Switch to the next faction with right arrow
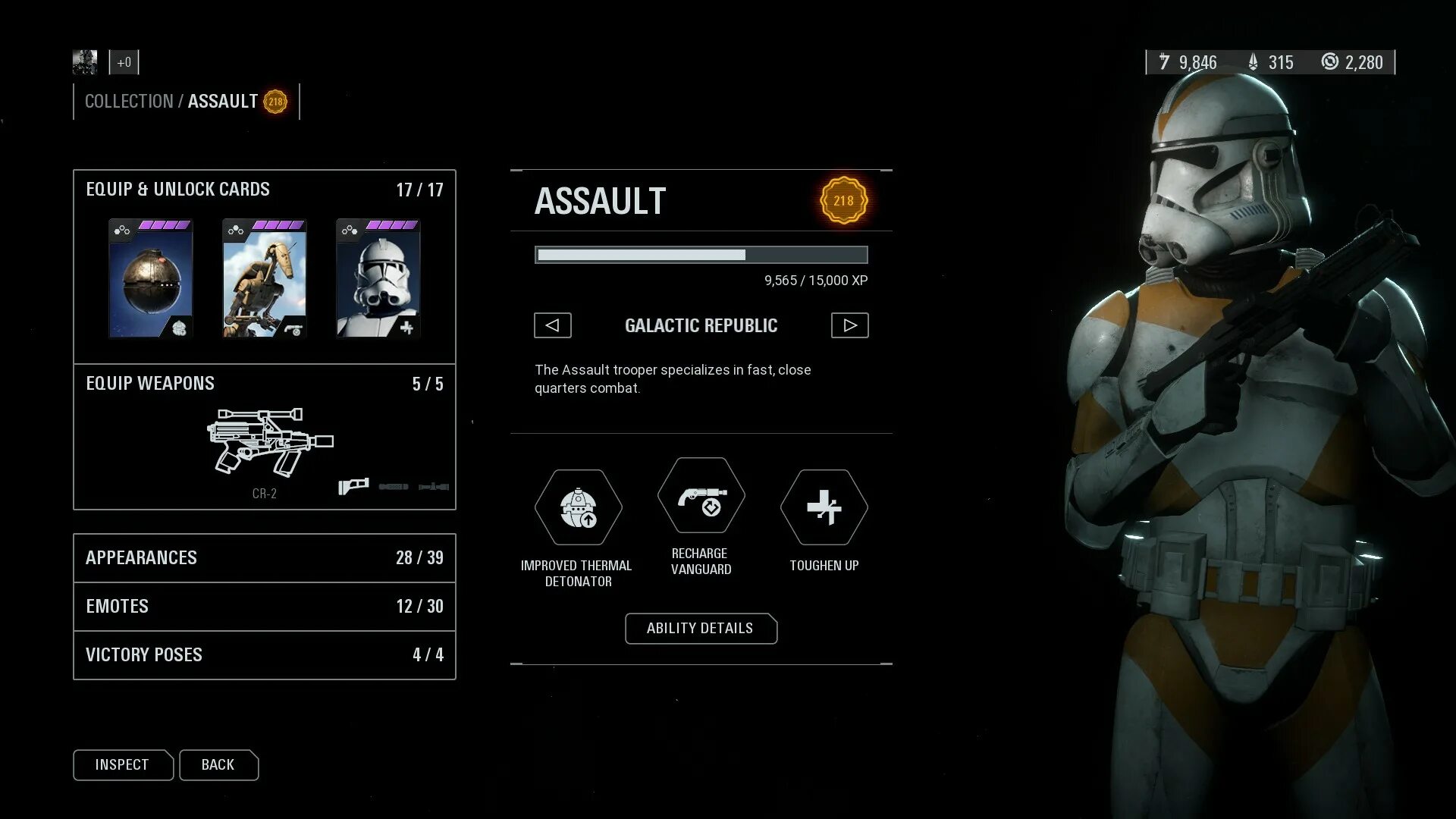The width and height of the screenshot is (1456, 819). pyautogui.click(x=849, y=325)
